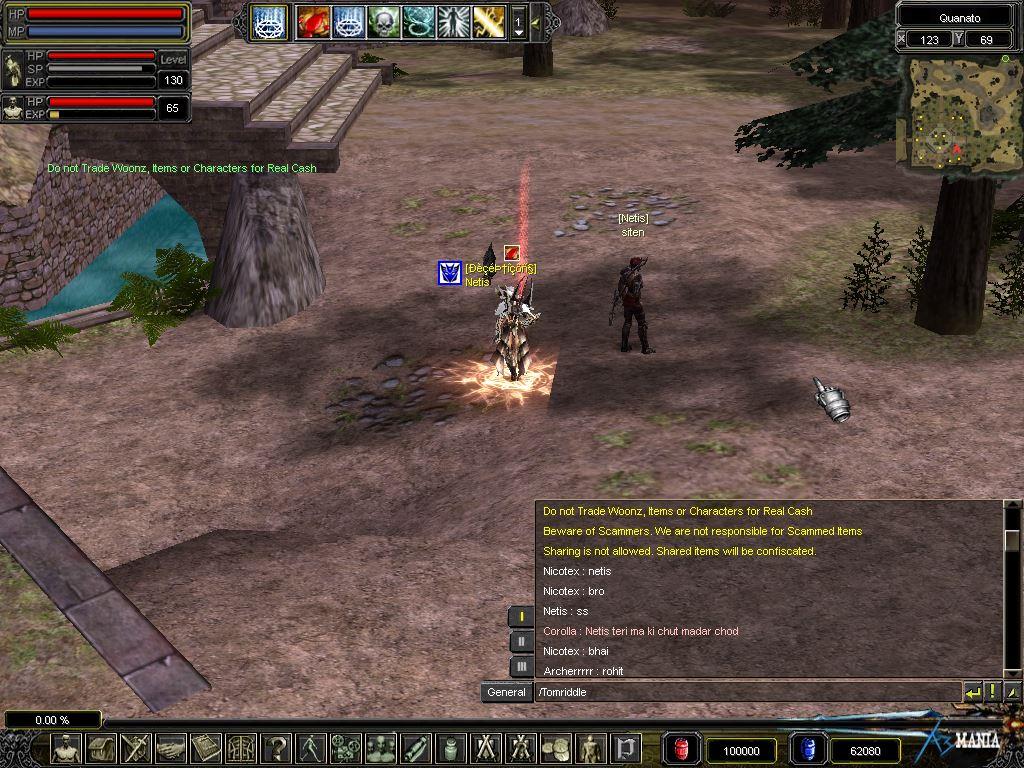Image resolution: width=1024 pixels, height=768 pixels.
Task: Open the General chat channel selector
Action: point(506,692)
